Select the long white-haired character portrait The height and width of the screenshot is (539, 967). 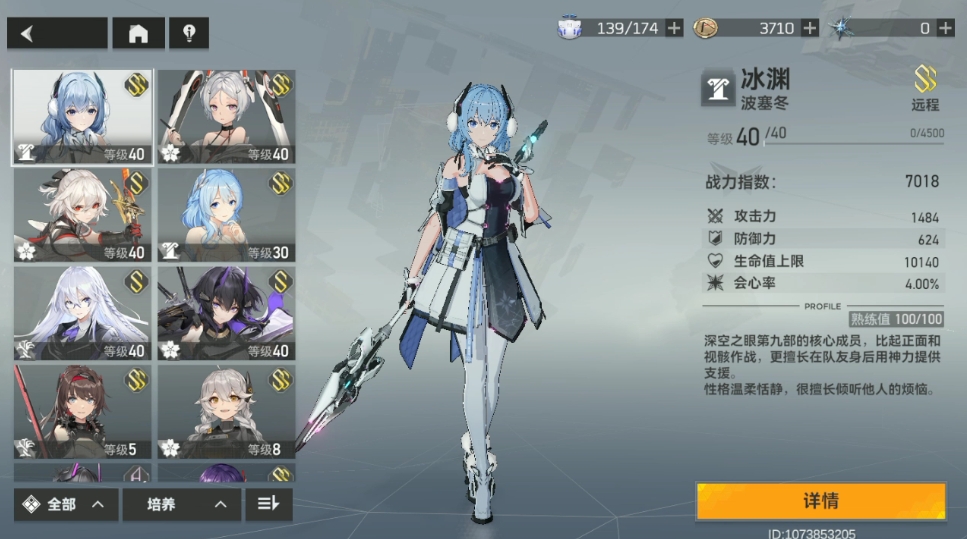tap(82, 313)
